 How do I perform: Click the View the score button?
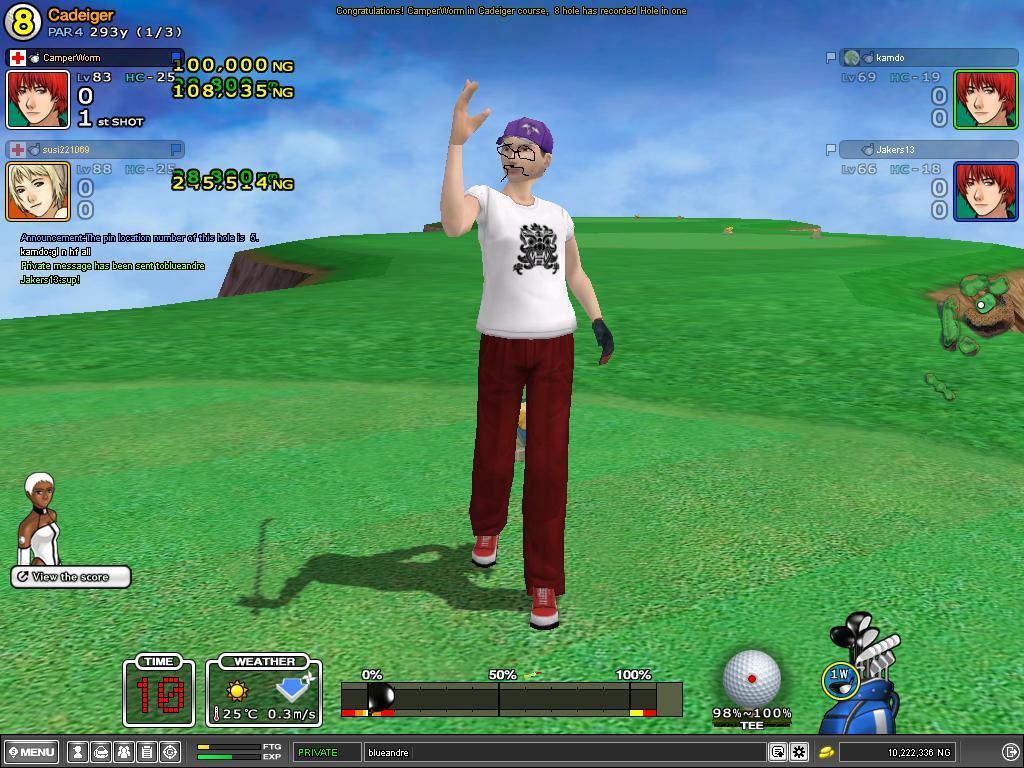[71, 577]
